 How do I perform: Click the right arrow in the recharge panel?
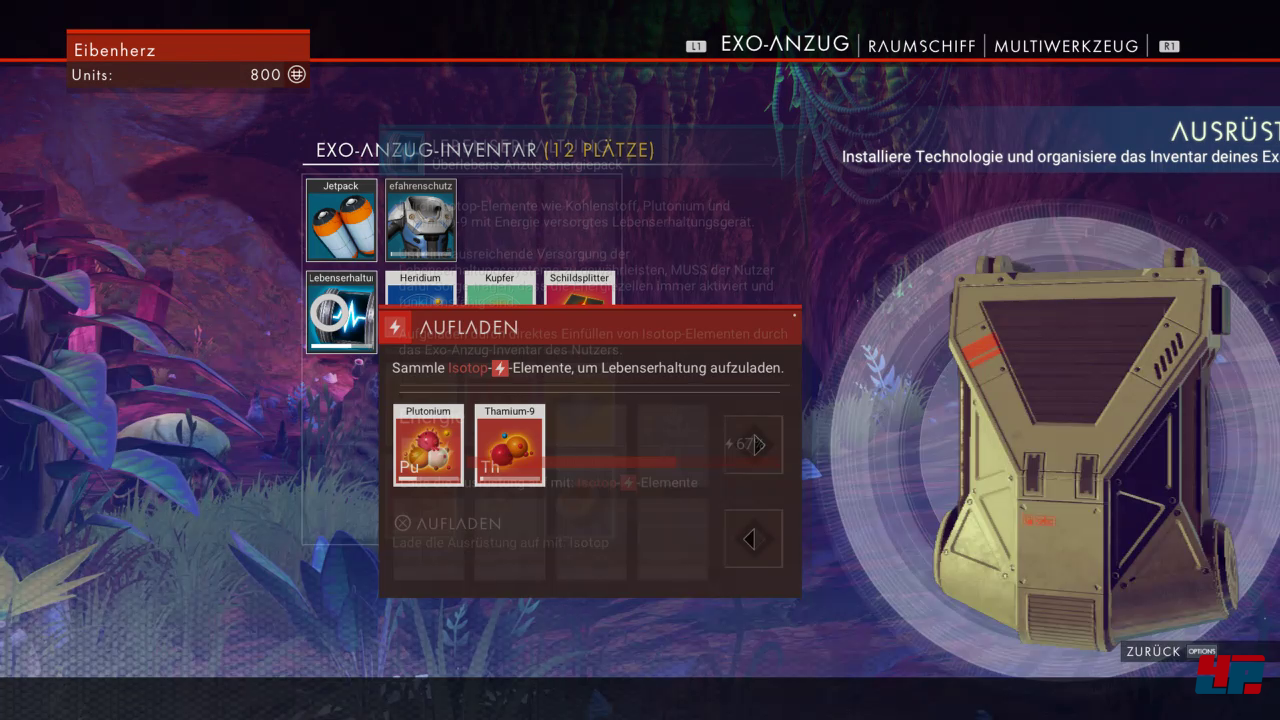pos(754,445)
